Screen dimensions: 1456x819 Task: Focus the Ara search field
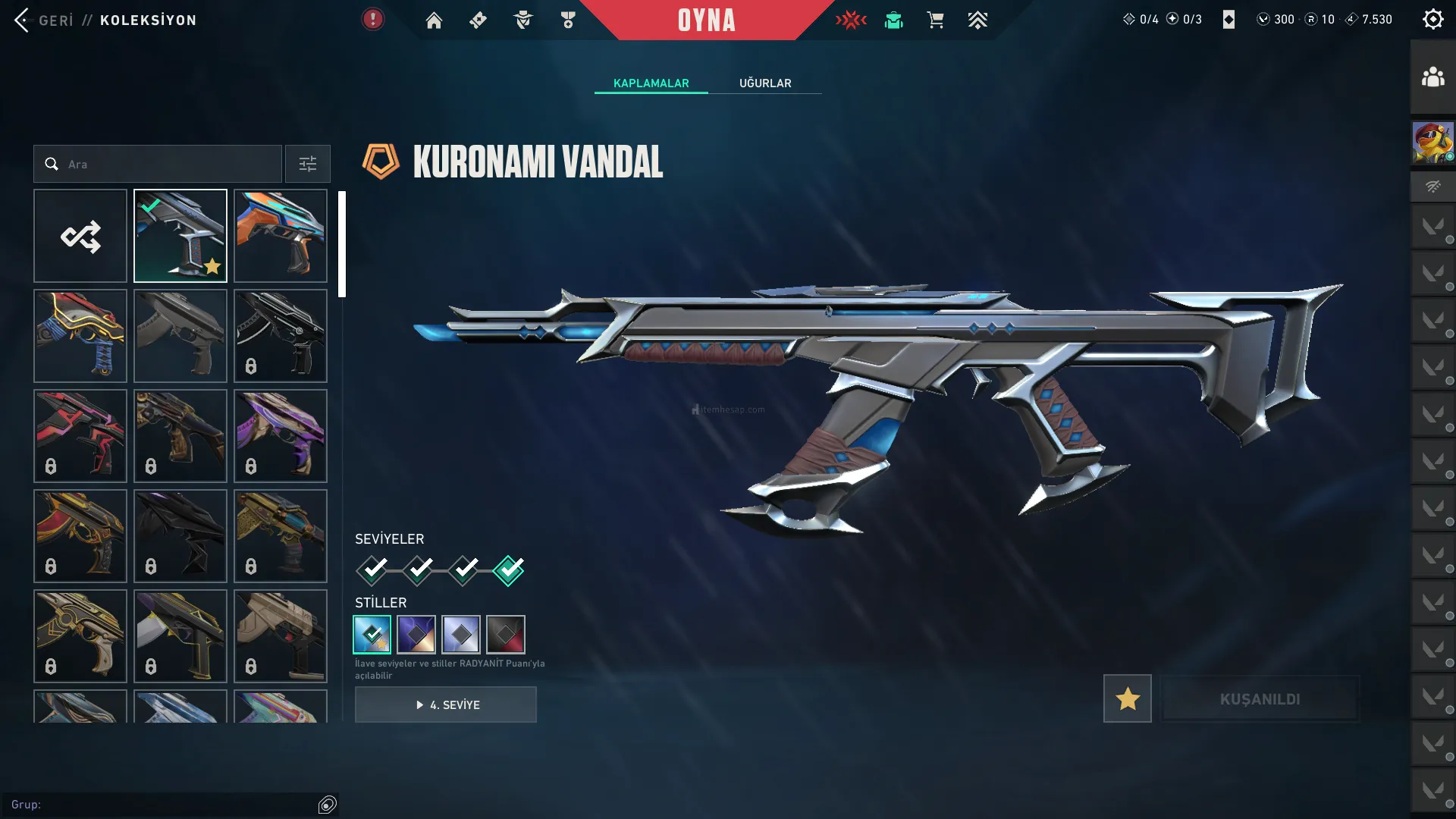click(167, 164)
